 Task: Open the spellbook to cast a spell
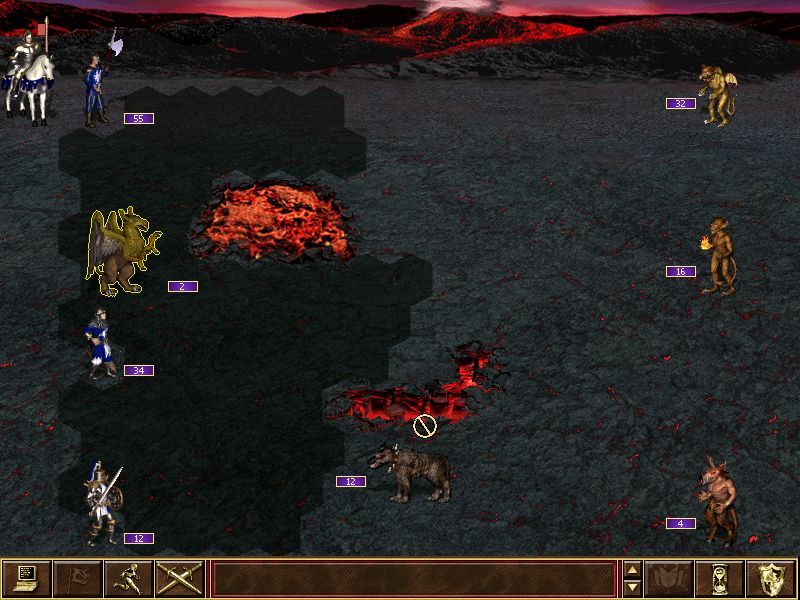coord(669,578)
